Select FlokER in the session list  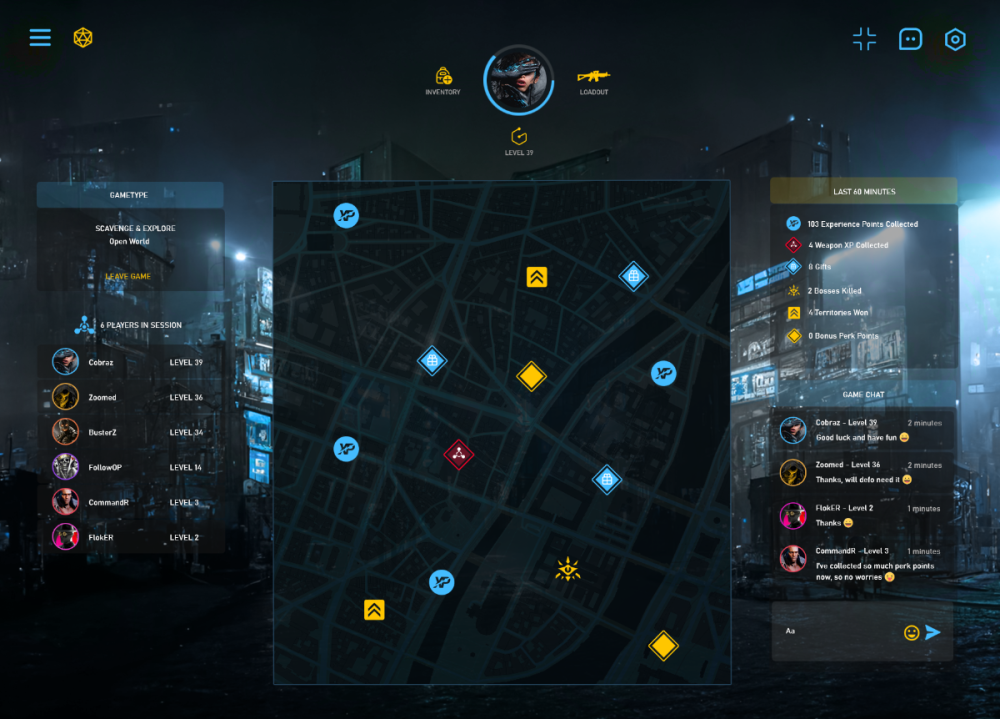click(x=130, y=537)
